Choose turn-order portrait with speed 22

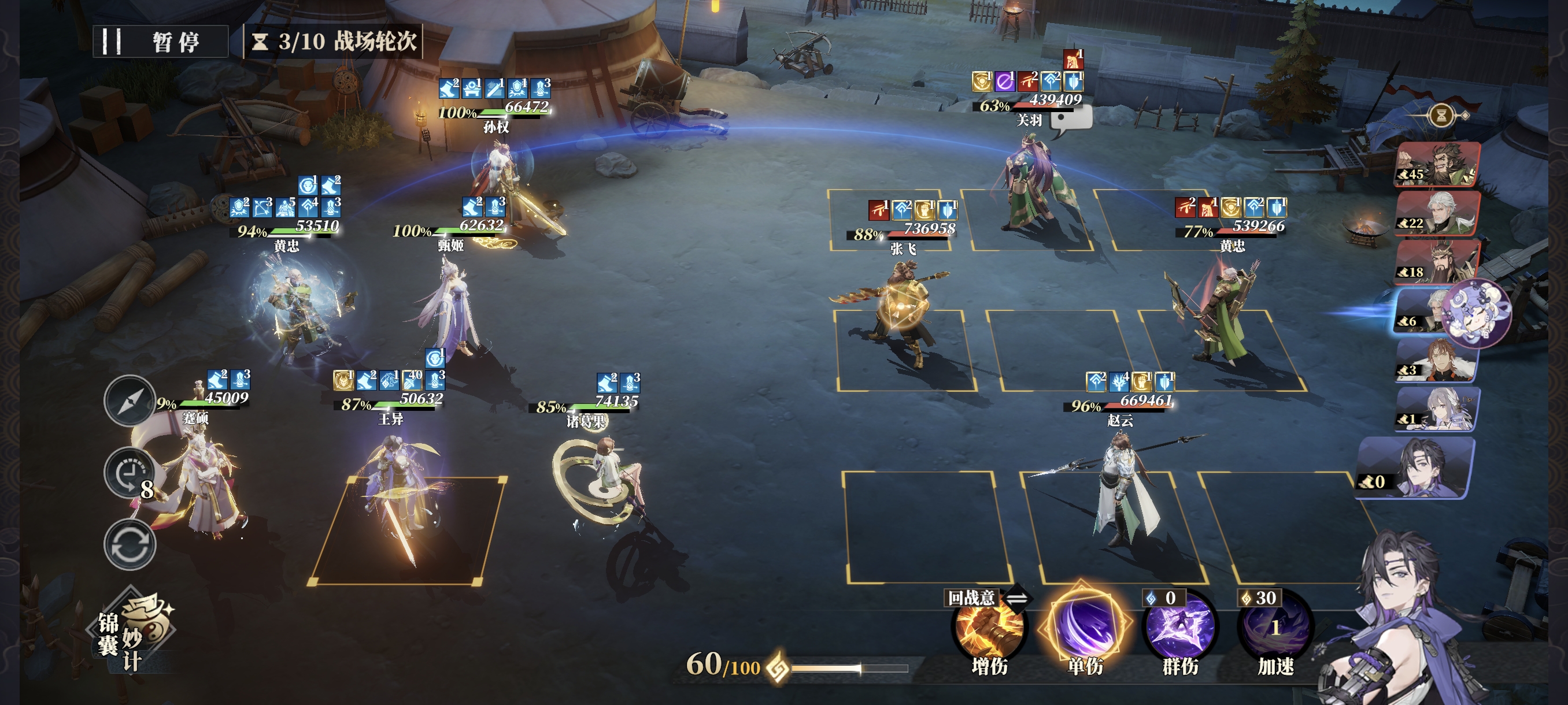tap(1437, 213)
